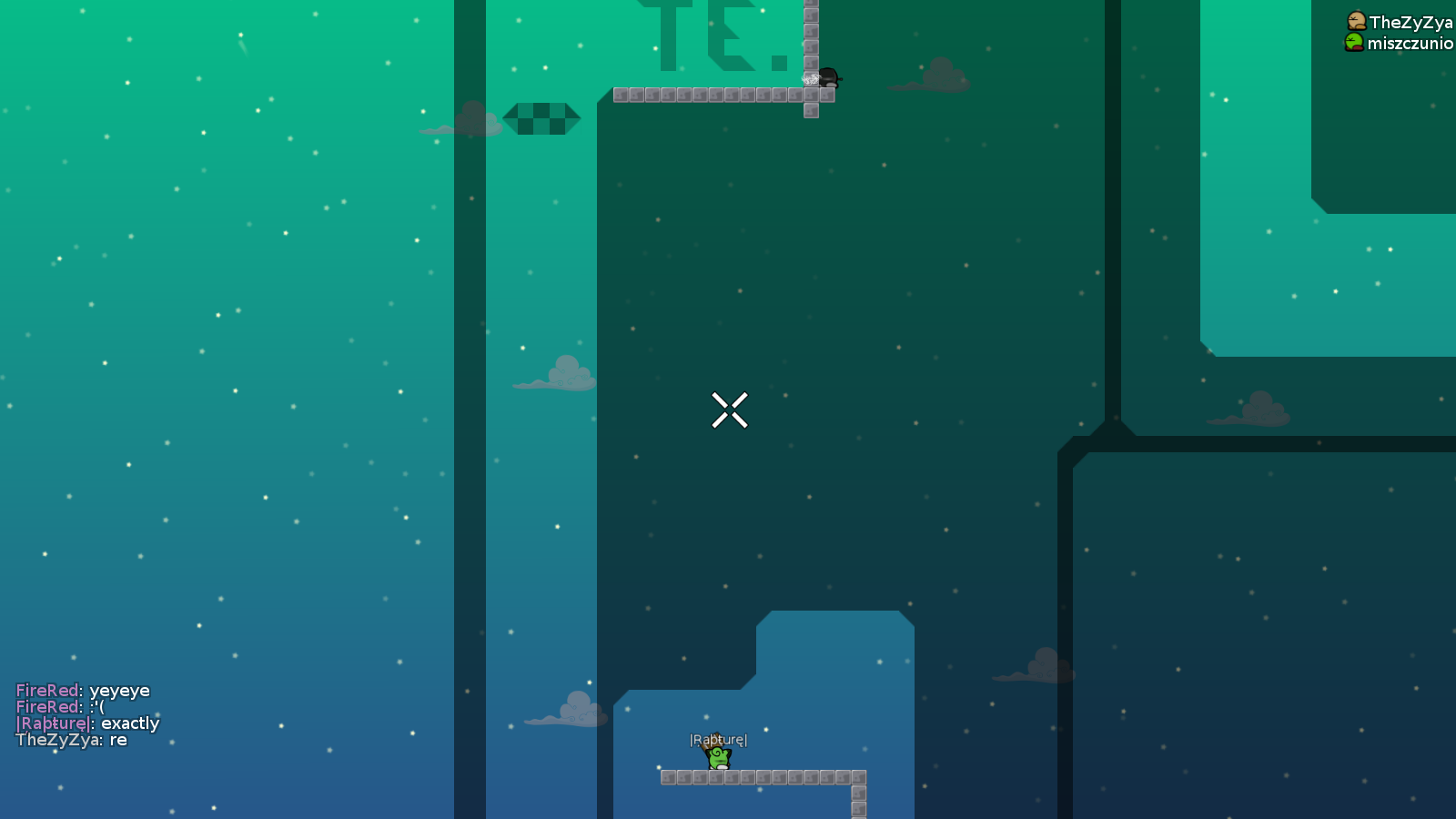This screenshot has height=819, width=1456.
Task: Click FireRed's 'yeyeye' chat message
Action: [82, 690]
